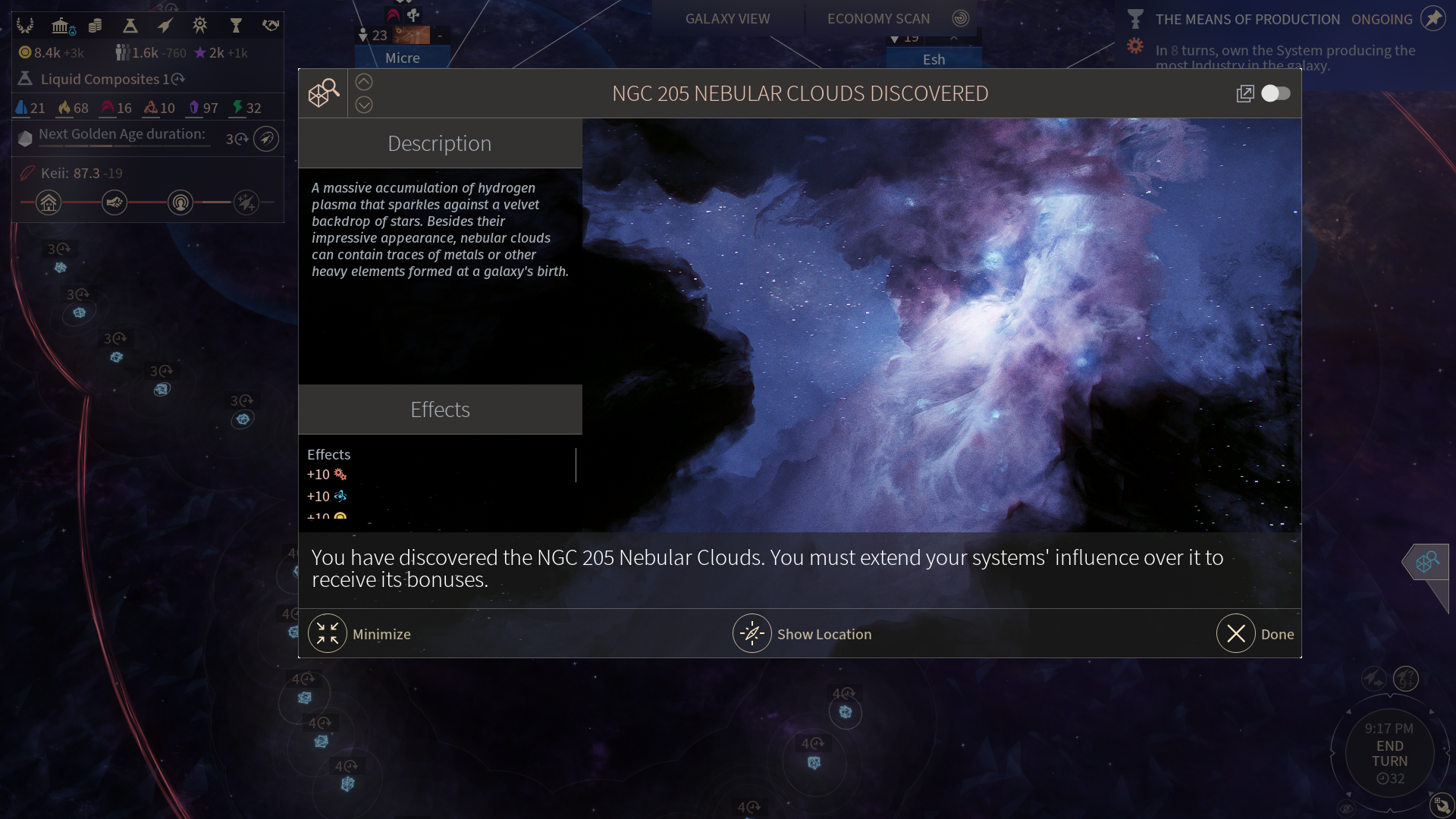End the current turn
The height and width of the screenshot is (819, 1456).
pos(1389,754)
